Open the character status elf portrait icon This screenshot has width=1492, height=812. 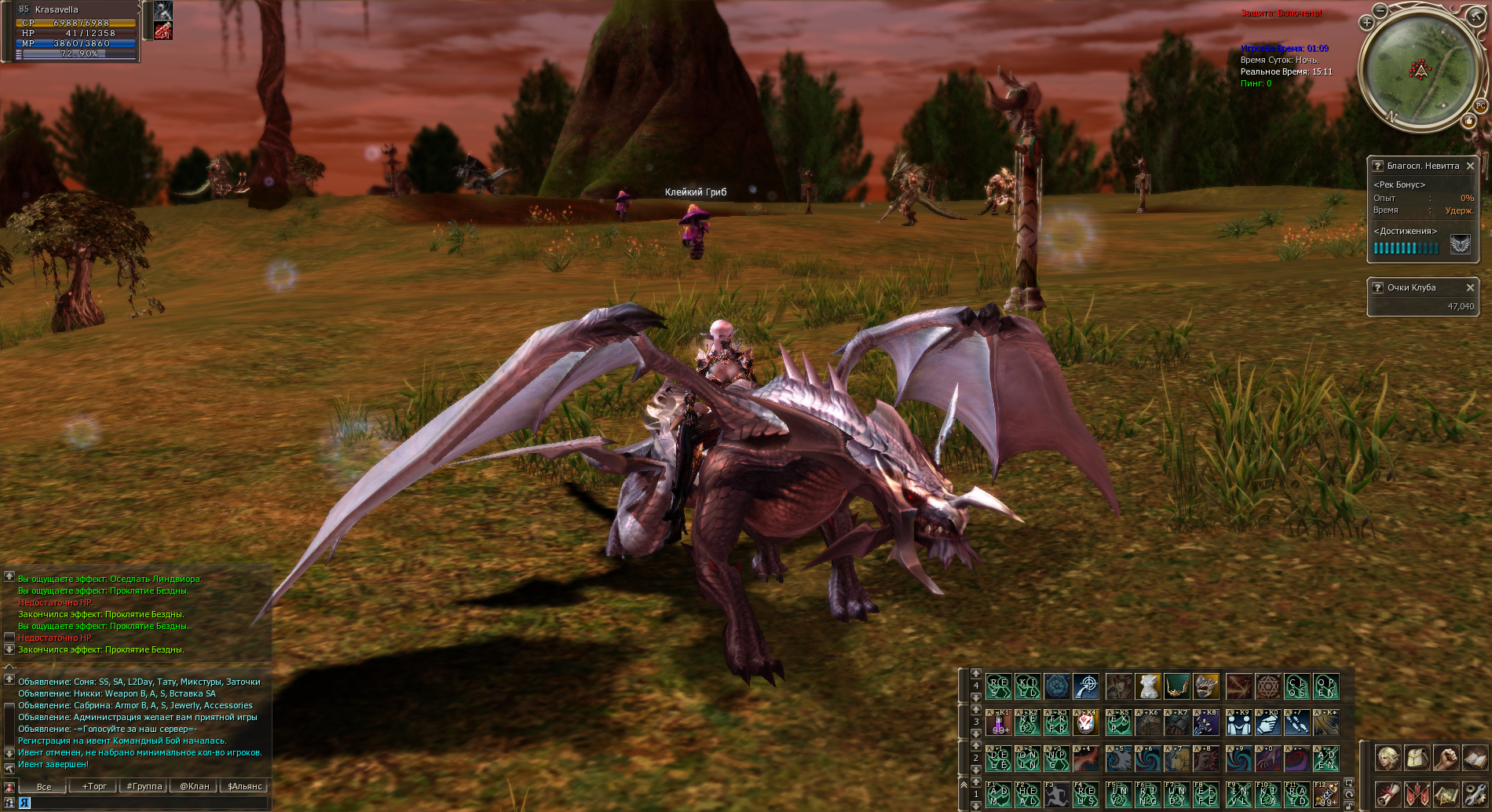(1388, 759)
